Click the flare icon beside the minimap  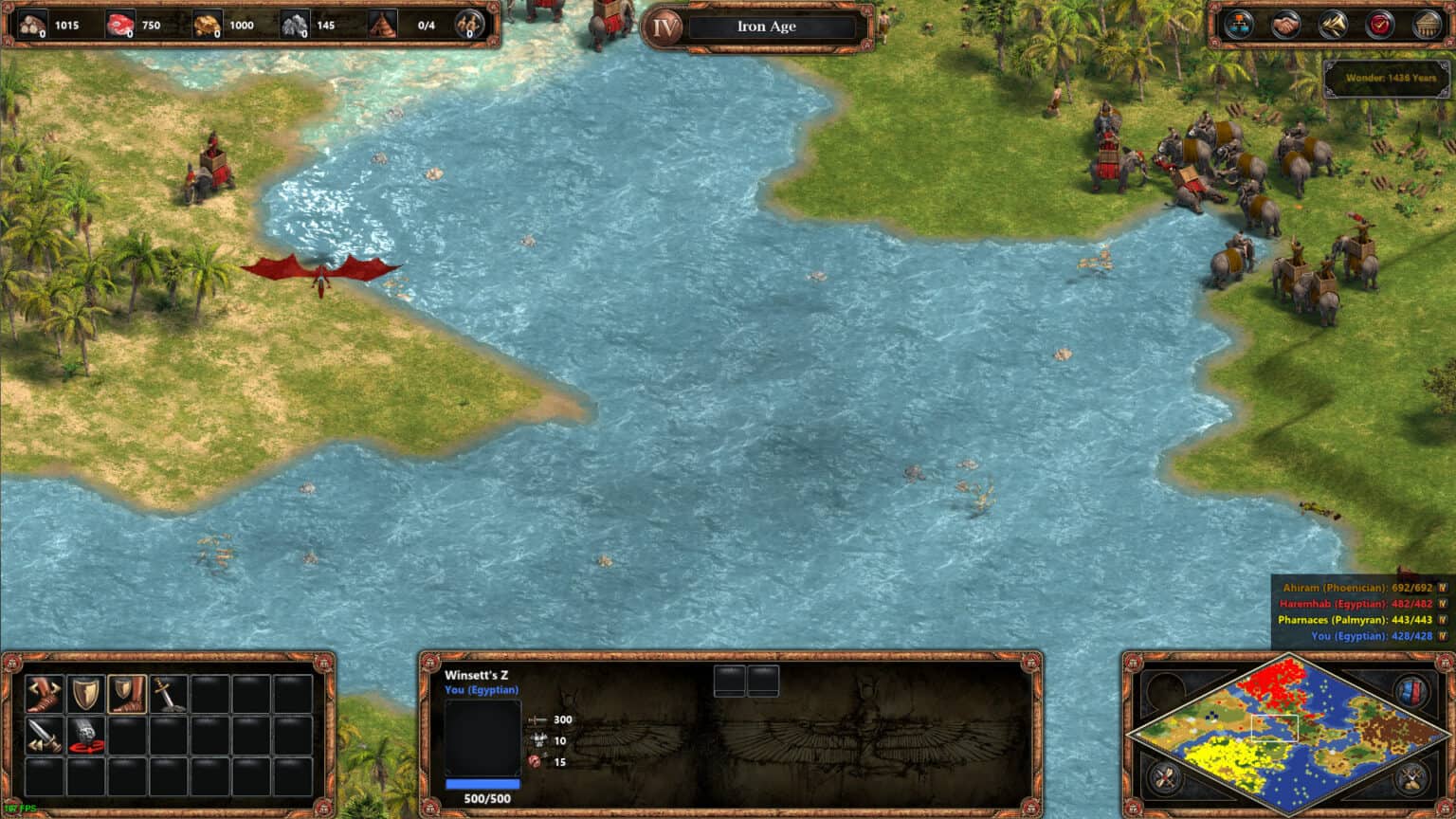pyautogui.click(x=1163, y=780)
